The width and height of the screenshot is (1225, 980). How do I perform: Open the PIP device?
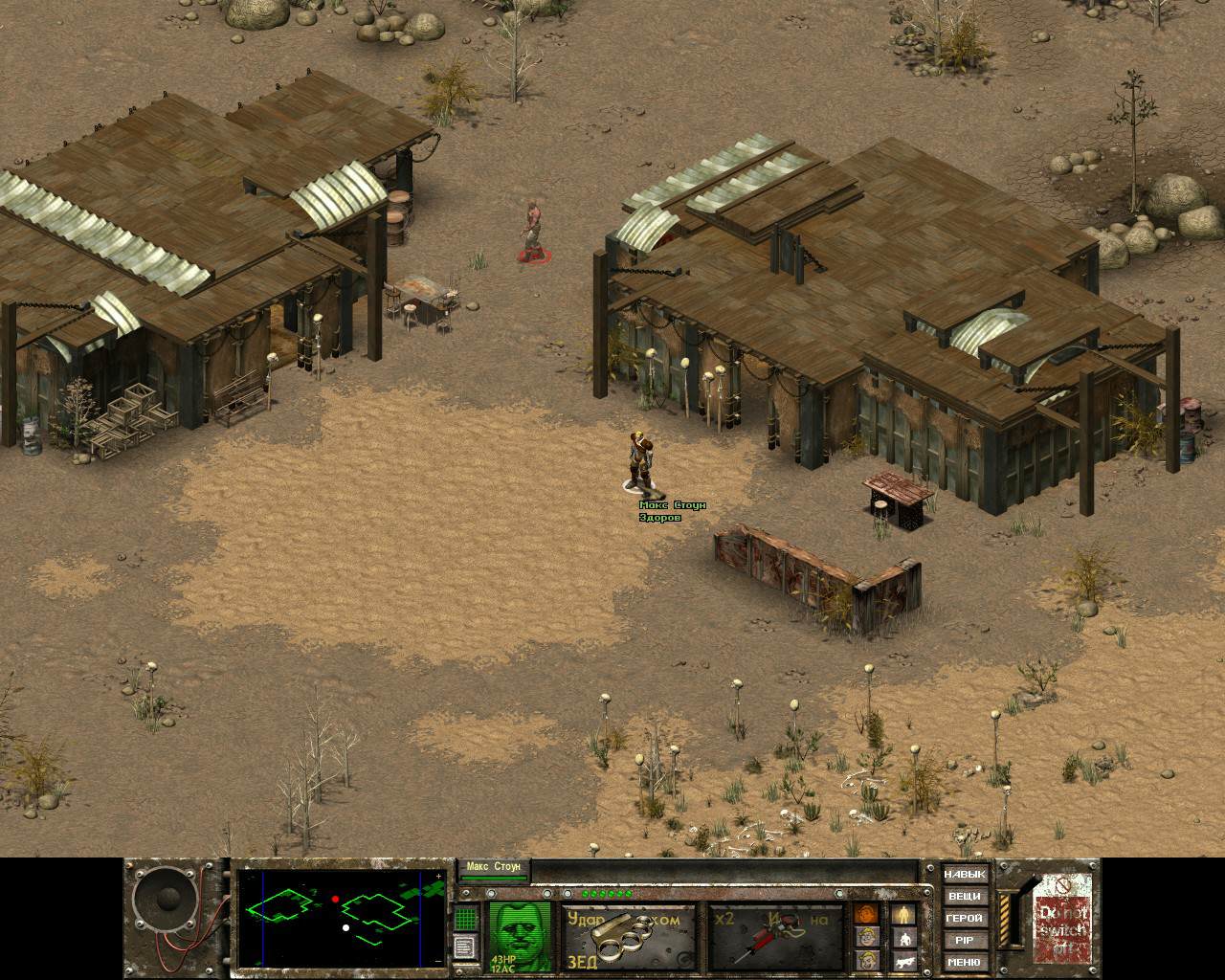[964, 941]
